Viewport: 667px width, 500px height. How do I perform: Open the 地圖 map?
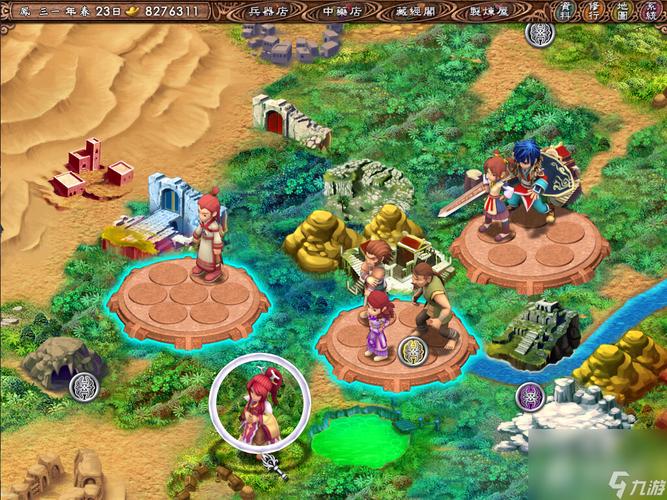coord(622,12)
